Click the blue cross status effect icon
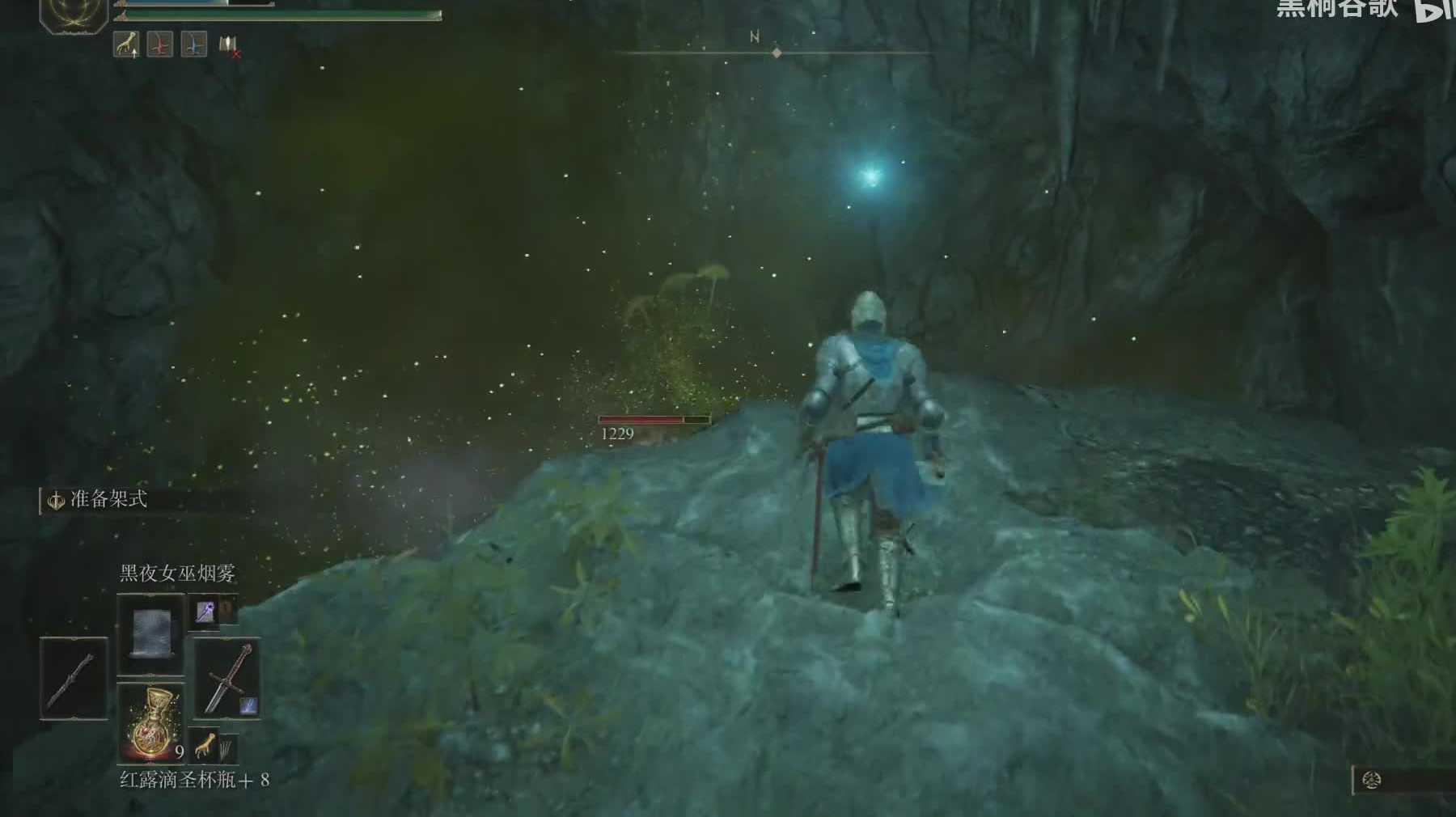Screen dimensions: 1456x817 click(194, 44)
